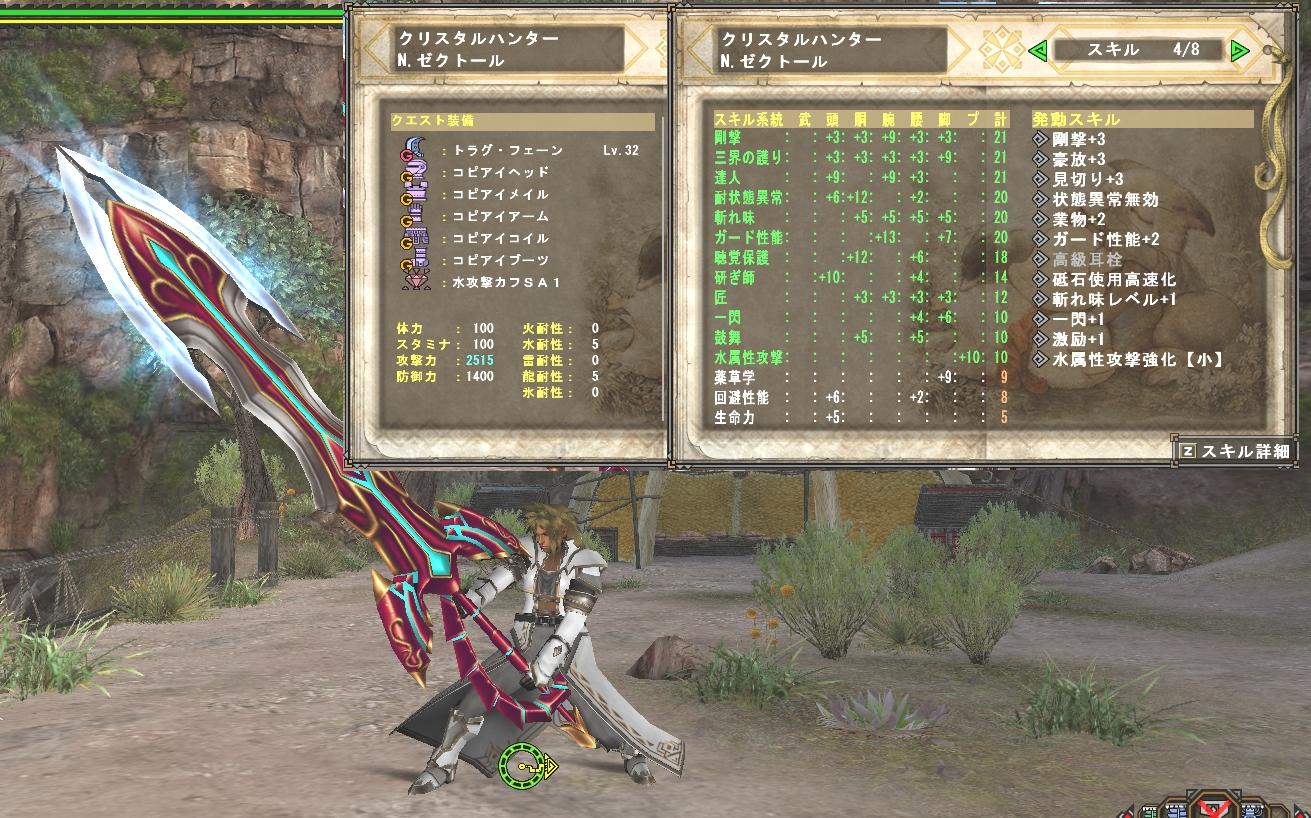Go to the previous skill page arrow
Viewport: 1311px width, 818px height.
click(1039, 50)
